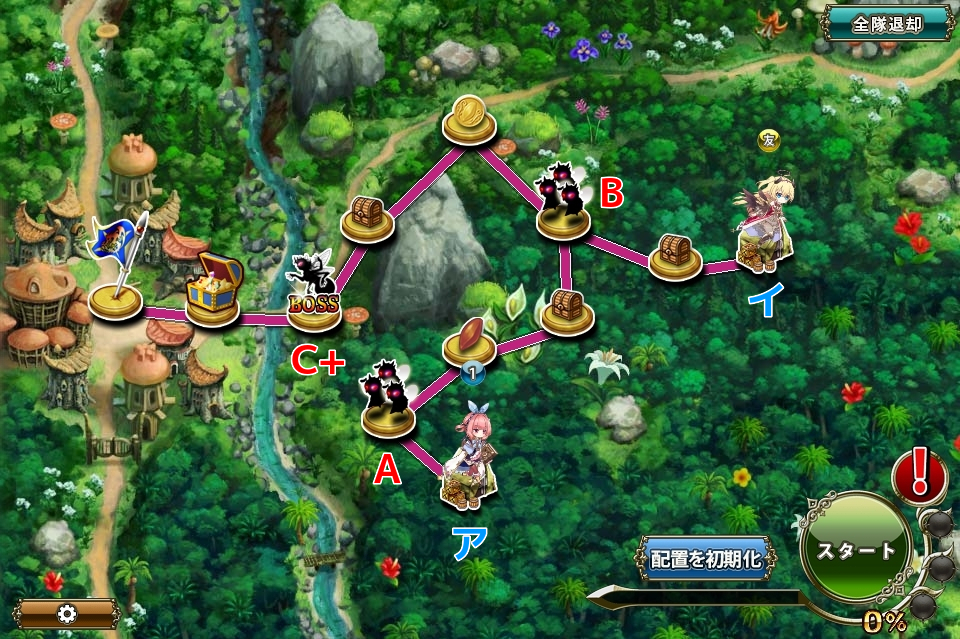Choose the gold coin map node

469,116
